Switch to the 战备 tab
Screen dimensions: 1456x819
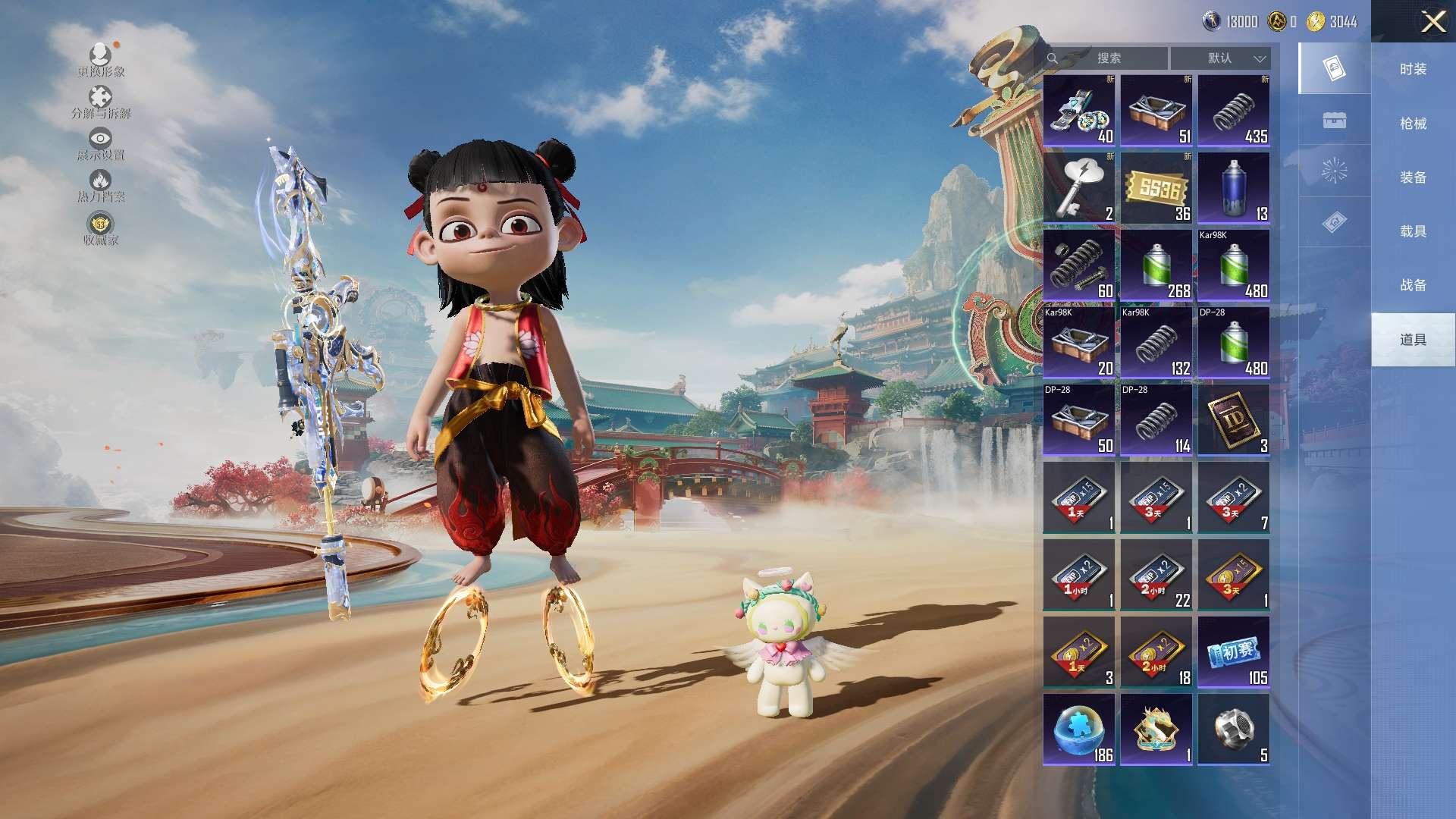coord(1413,285)
